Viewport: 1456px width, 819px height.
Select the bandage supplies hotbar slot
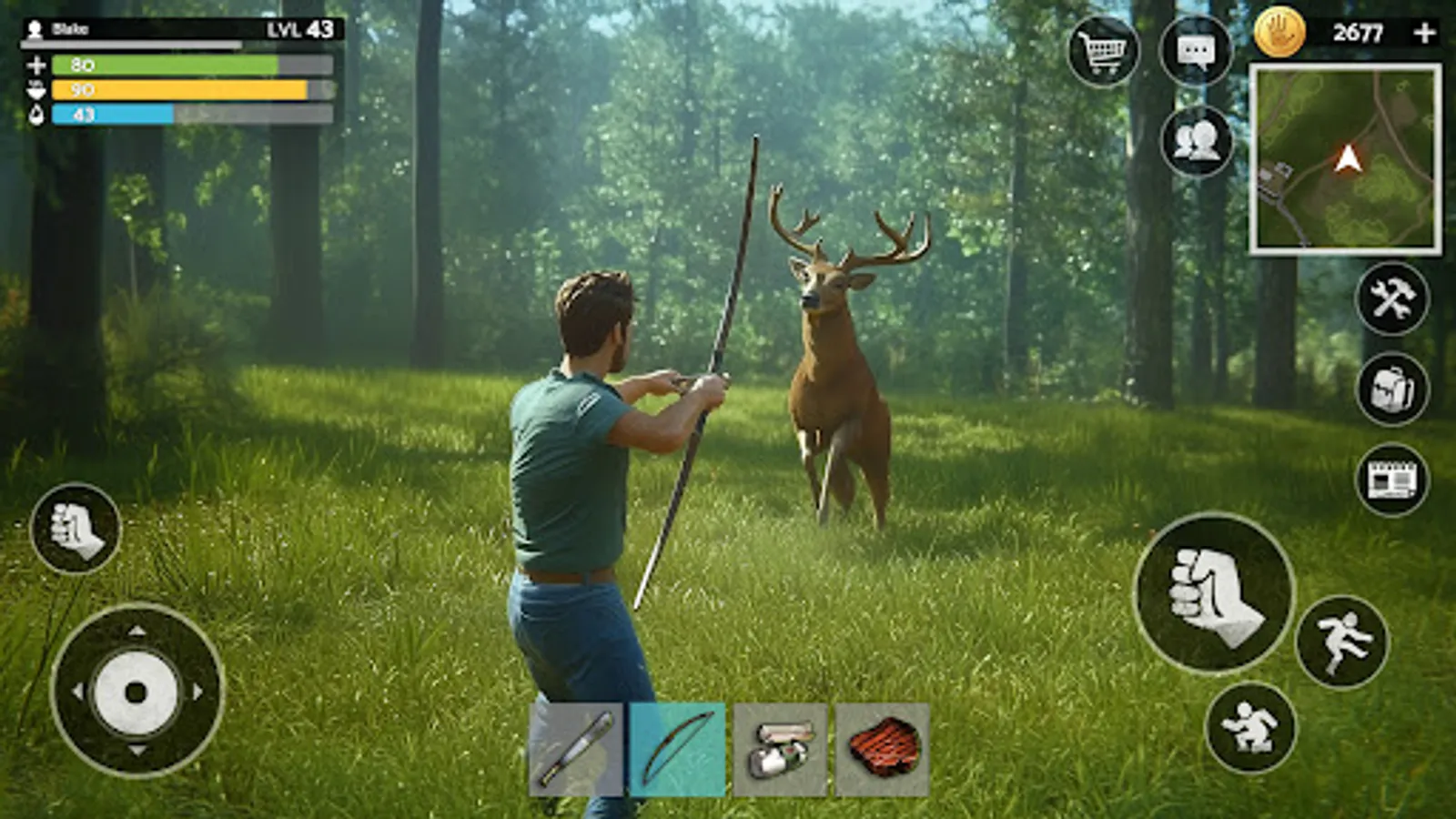780,749
